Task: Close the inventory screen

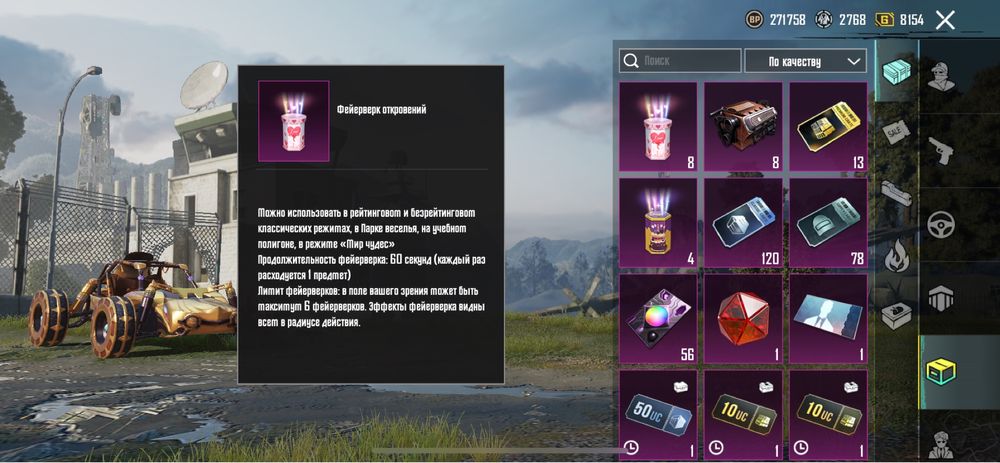Action: (x=945, y=19)
